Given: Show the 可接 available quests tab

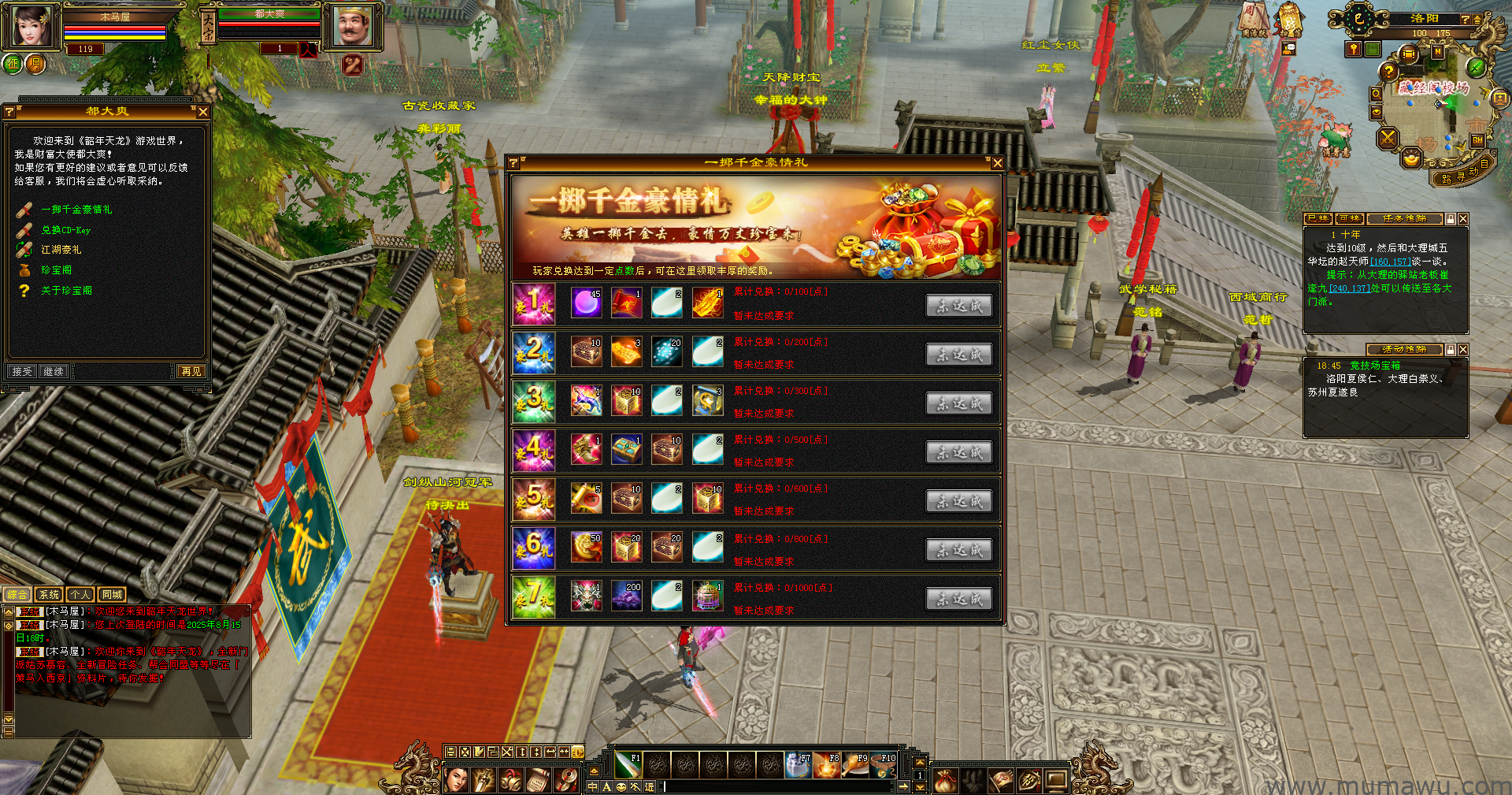Looking at the screenshot, I should (x=1350, y=219).
